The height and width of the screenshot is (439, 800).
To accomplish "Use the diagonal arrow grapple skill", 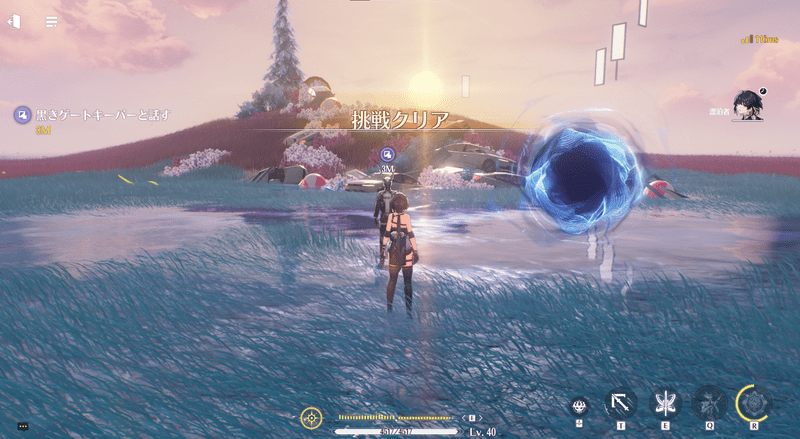I will tap(621, 403).
